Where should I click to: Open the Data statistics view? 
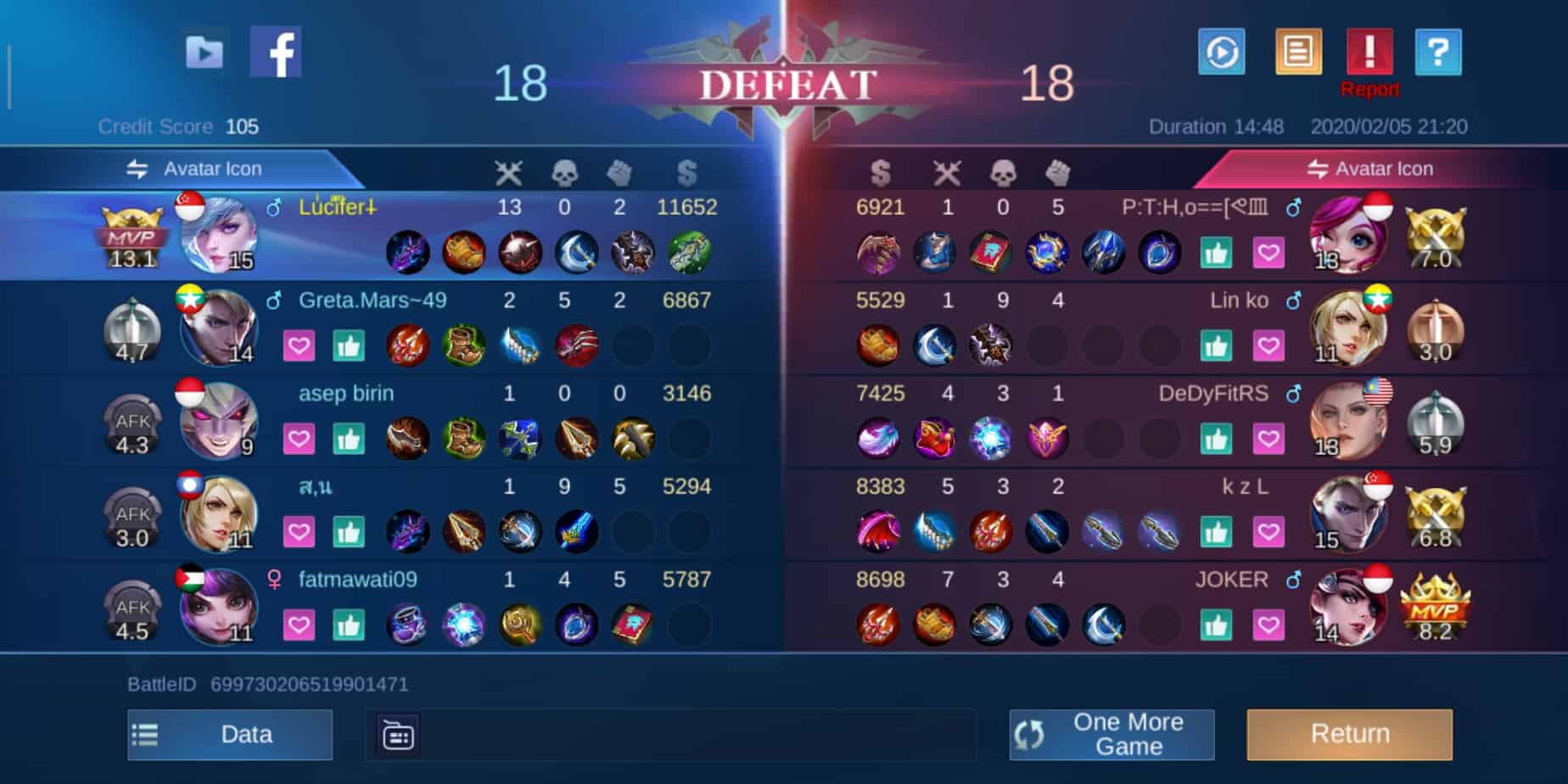230,734
